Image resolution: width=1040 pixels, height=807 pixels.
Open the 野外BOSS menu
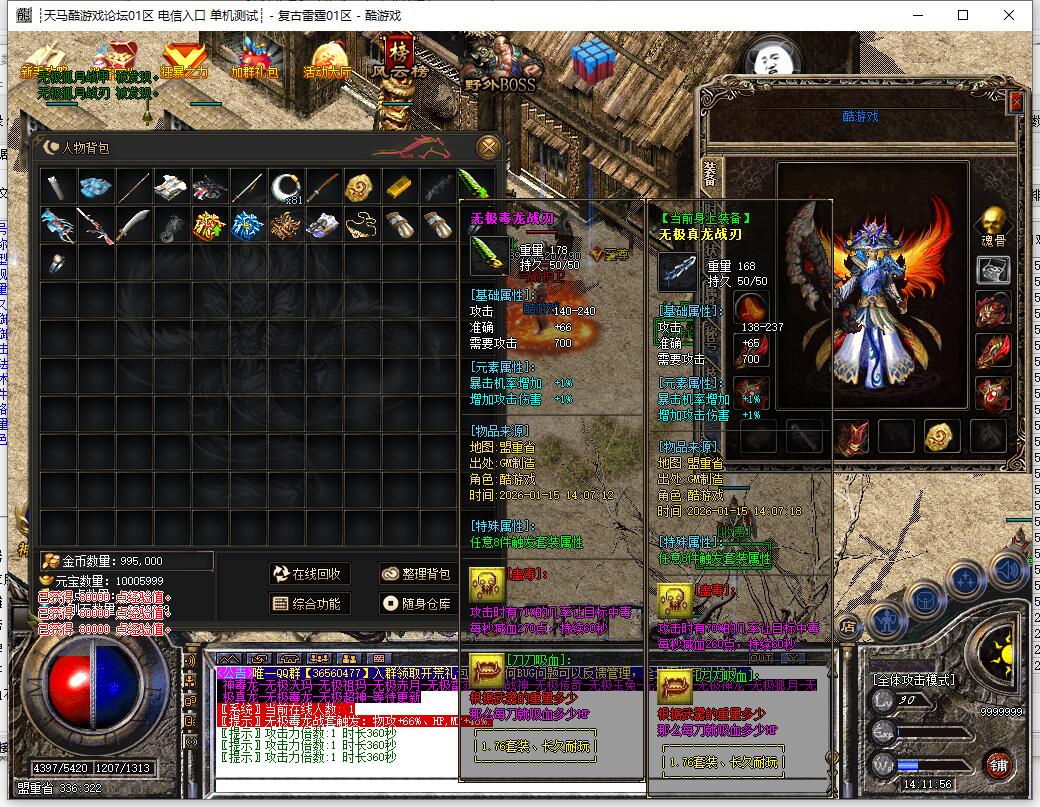click(499, 66)
